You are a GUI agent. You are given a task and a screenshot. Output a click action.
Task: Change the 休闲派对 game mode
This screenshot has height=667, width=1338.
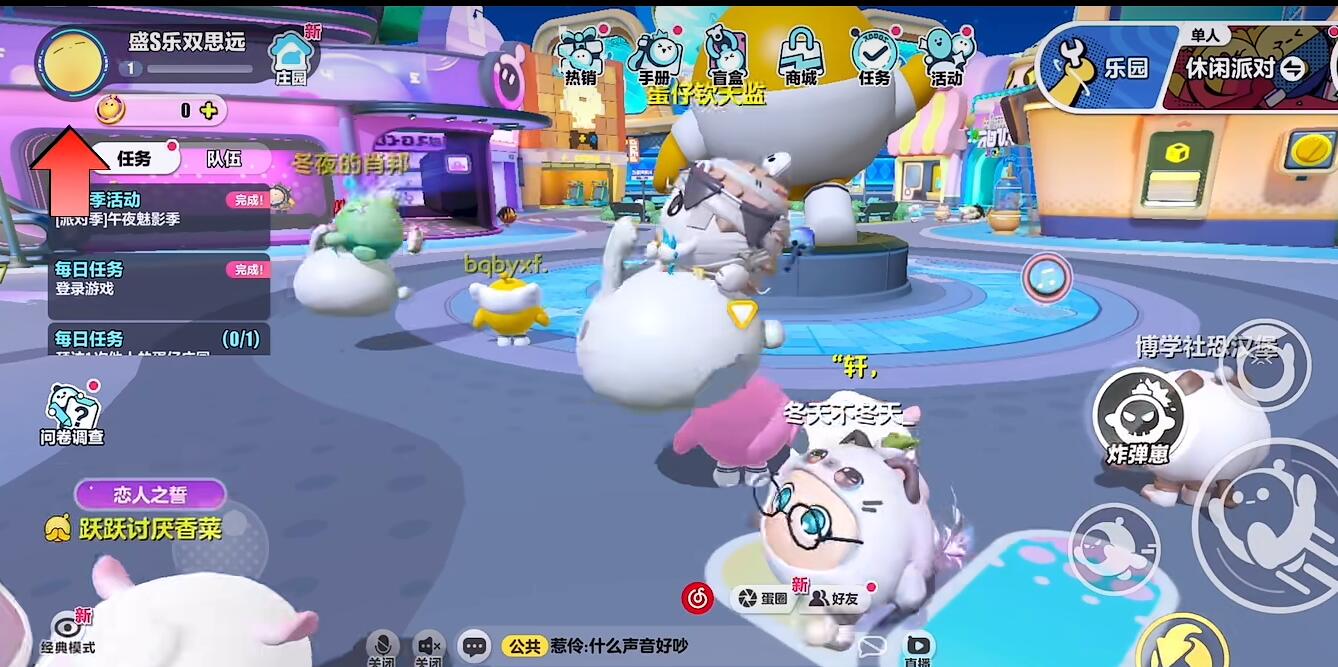click(x=1245, y=68)
